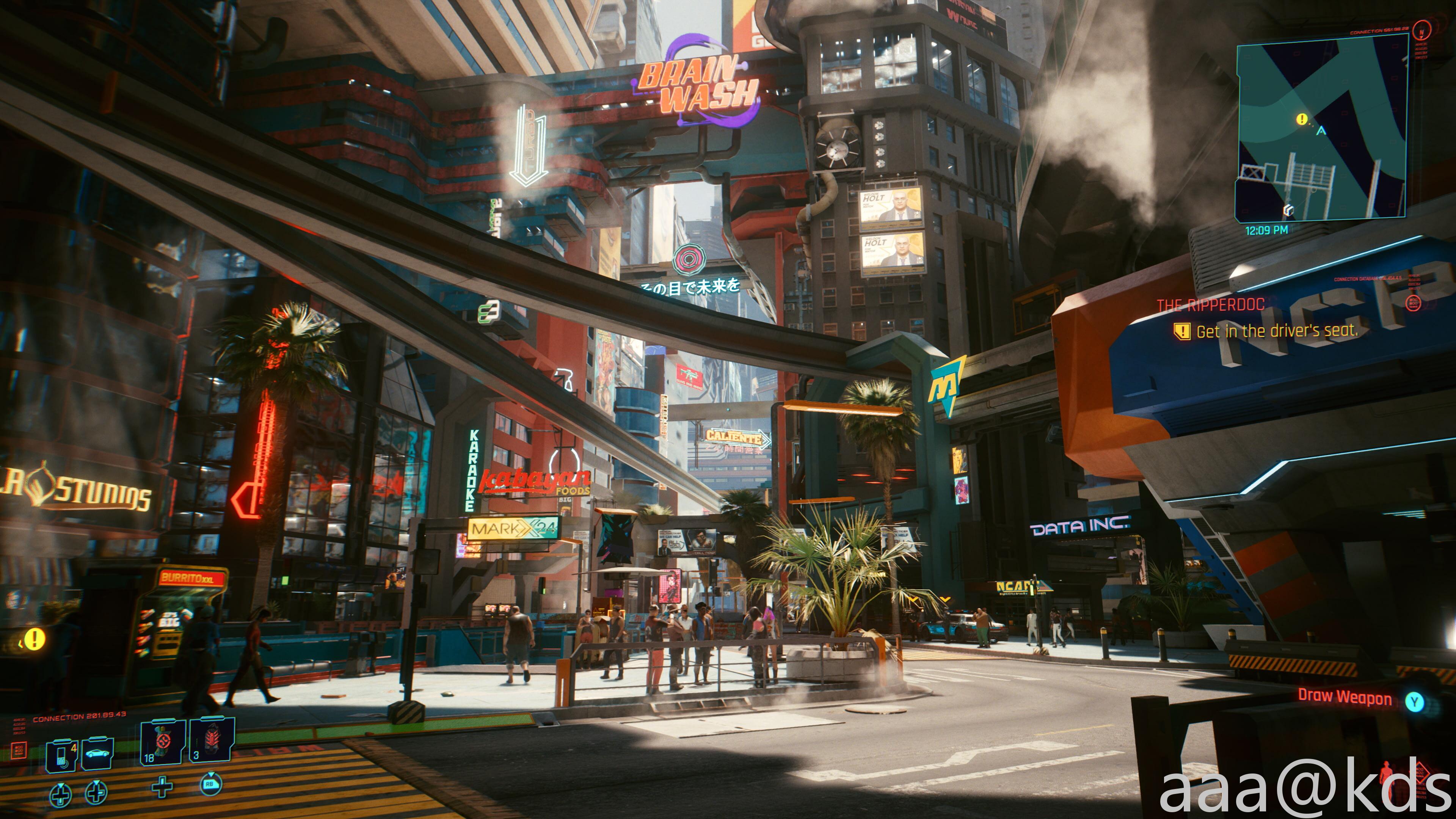Viewport: 1456px width, 819px height.
Task: Click the yellow quest marker on the minimap
Action: 1302,119
